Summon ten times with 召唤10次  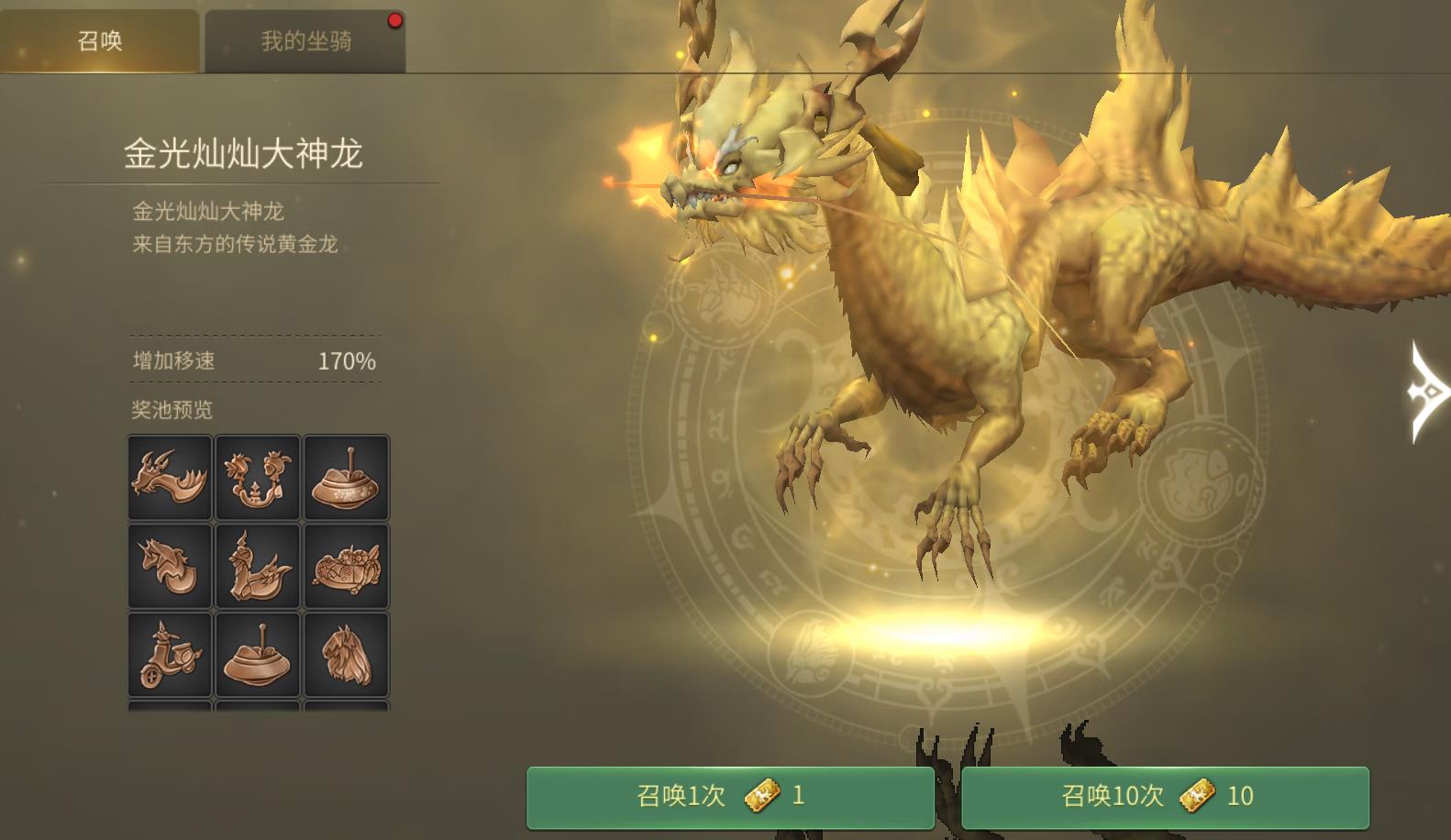[x=1165, y=796]
